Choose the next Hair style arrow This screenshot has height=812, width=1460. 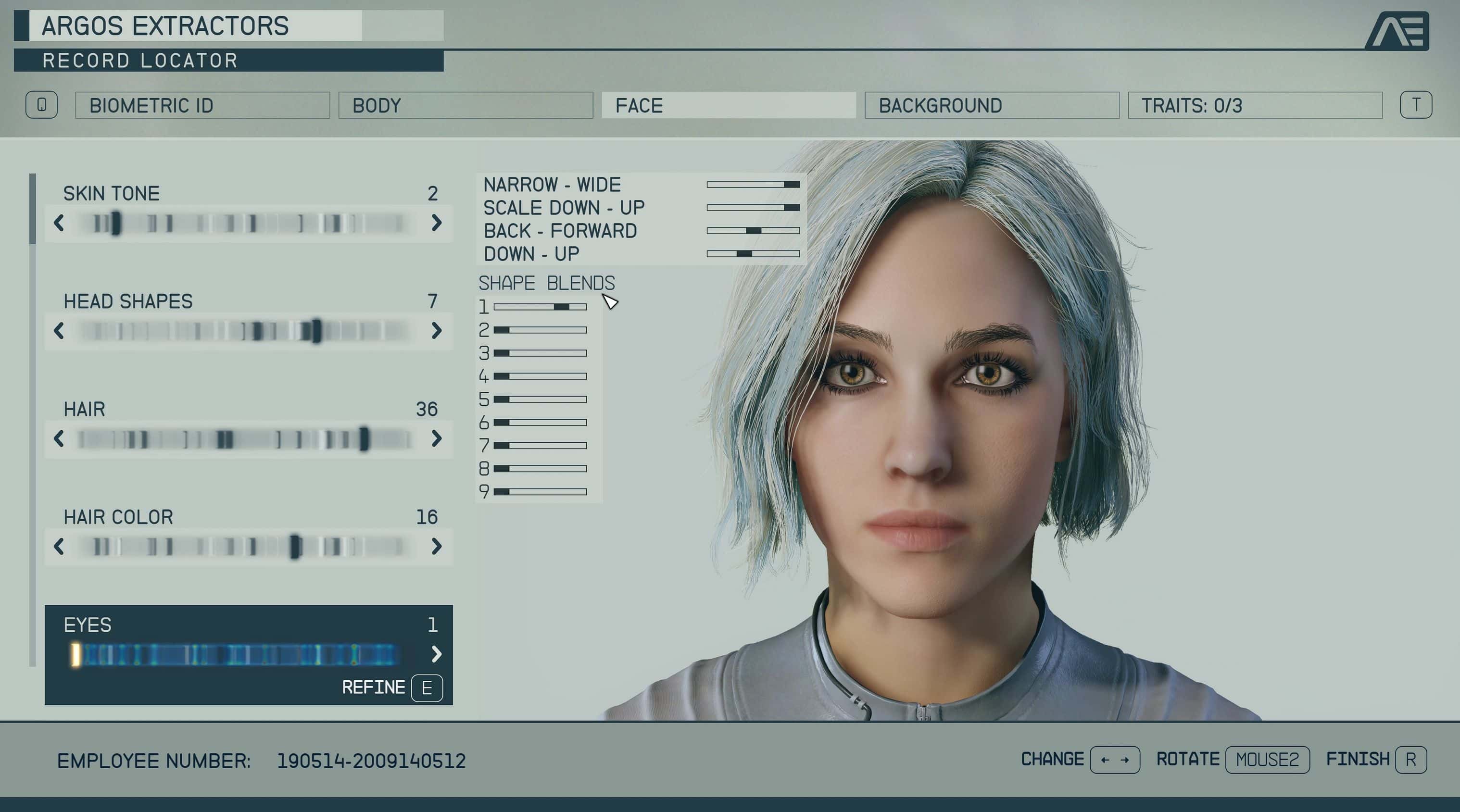click(x=436, y=438)
